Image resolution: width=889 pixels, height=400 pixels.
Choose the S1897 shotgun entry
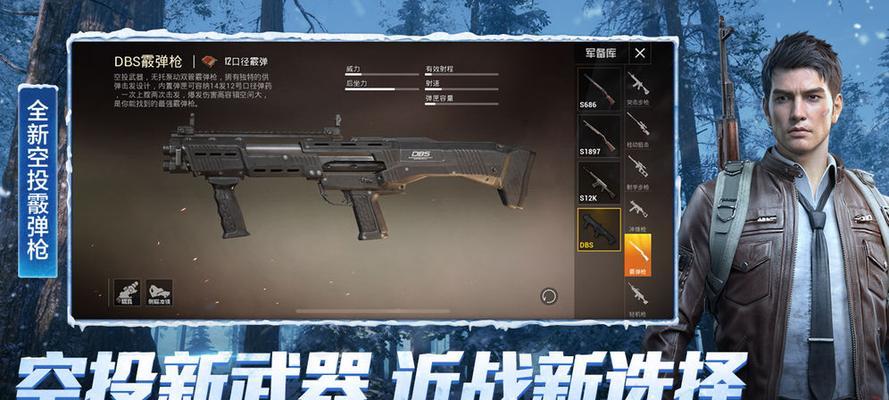point(598,136)
